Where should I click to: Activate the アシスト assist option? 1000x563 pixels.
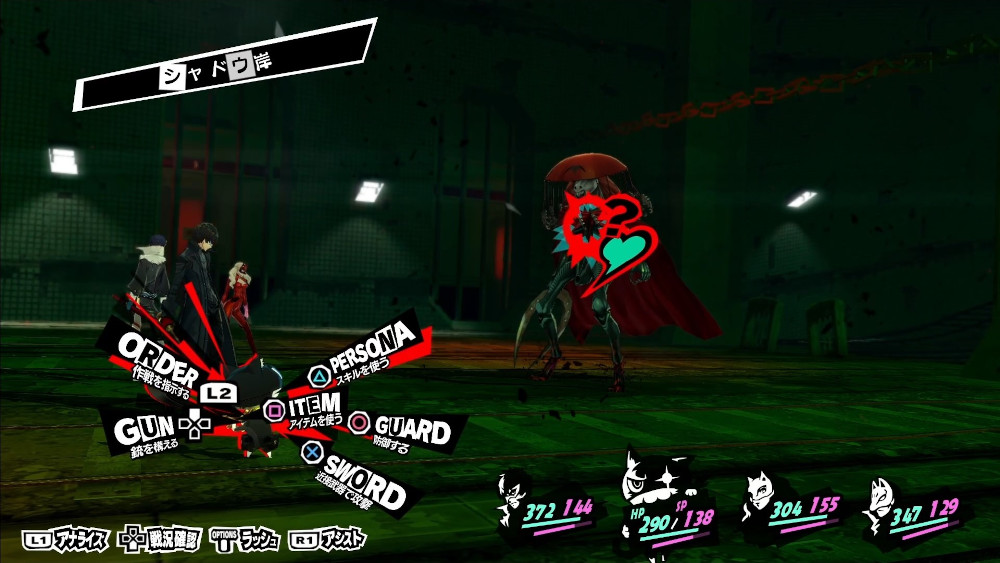(328, 540)
